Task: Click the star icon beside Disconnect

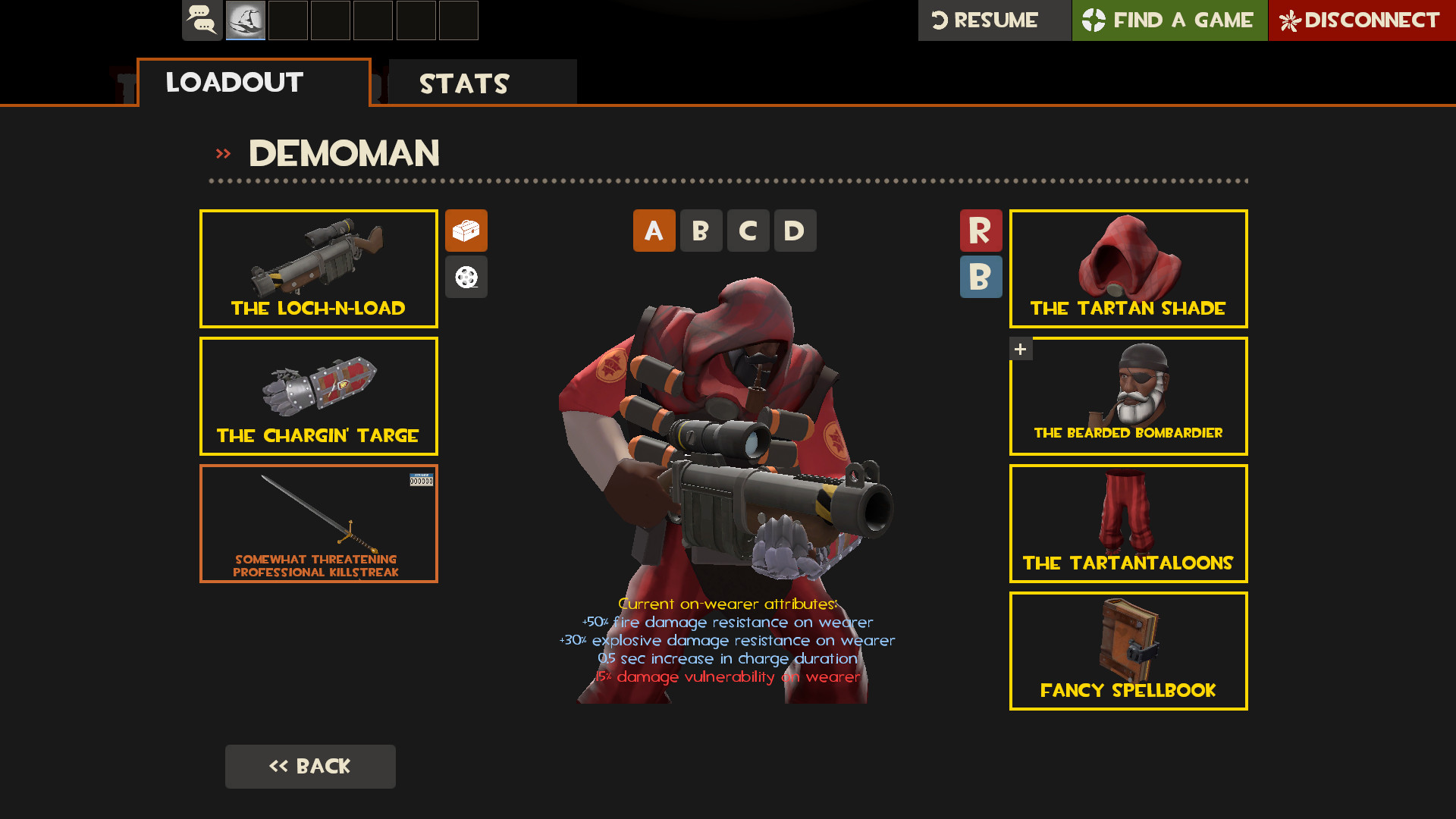Action: click(1291, 20)
